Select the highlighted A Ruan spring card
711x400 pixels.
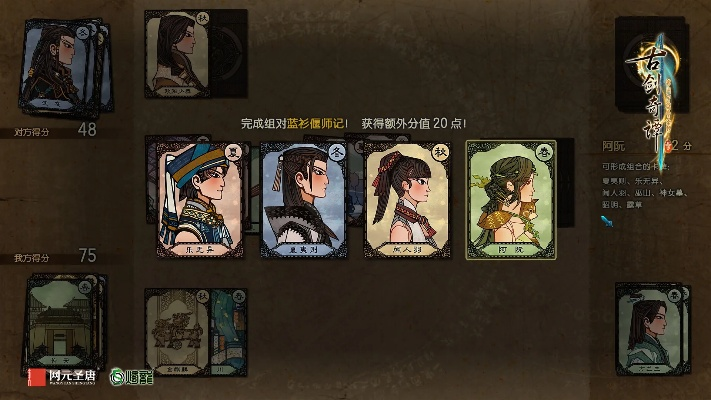point(511,200)
